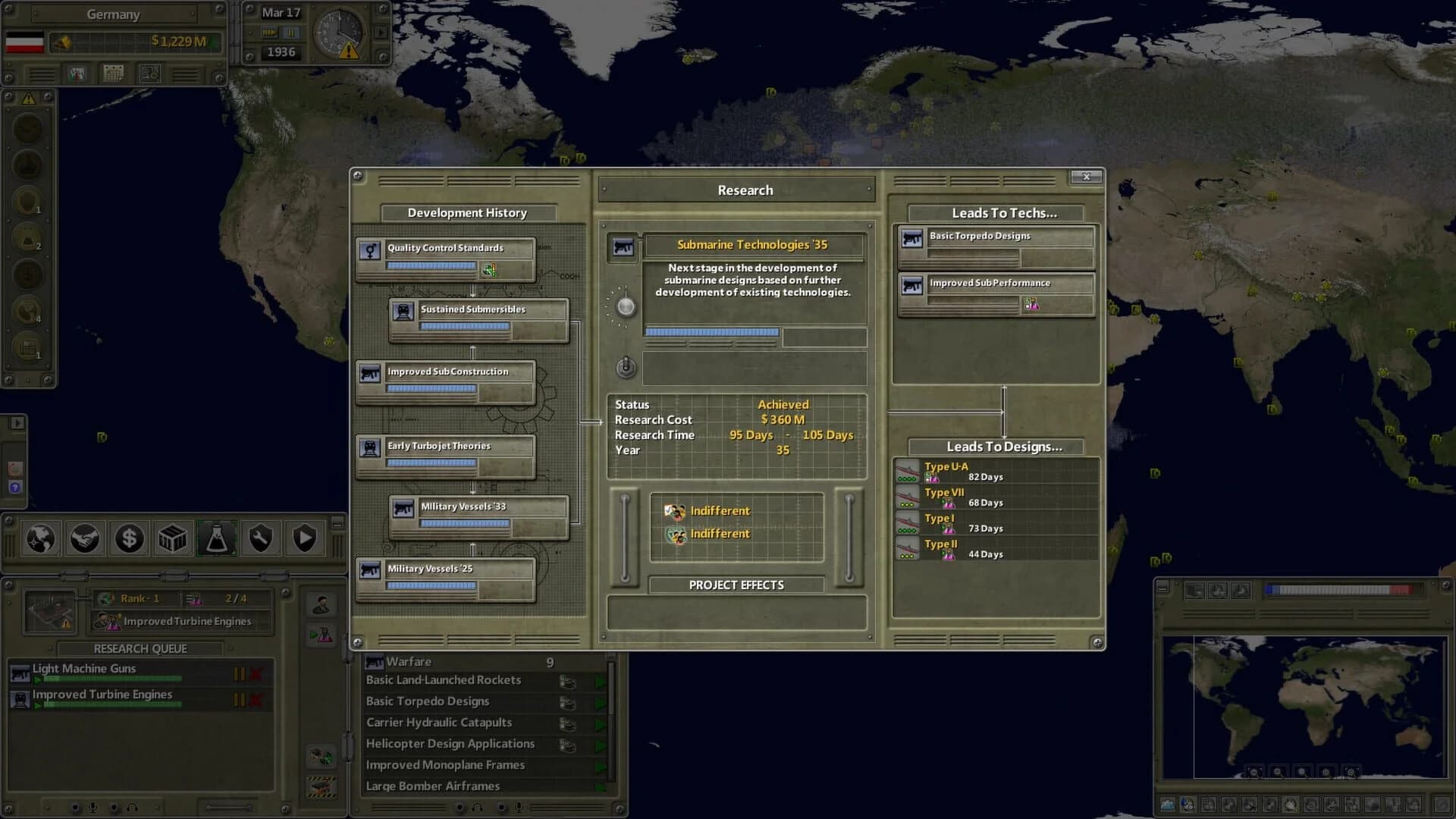This screenshot has width=1456, height=819.
Task: Open the Economy dollar panel
Action: [x=129, y=538]
